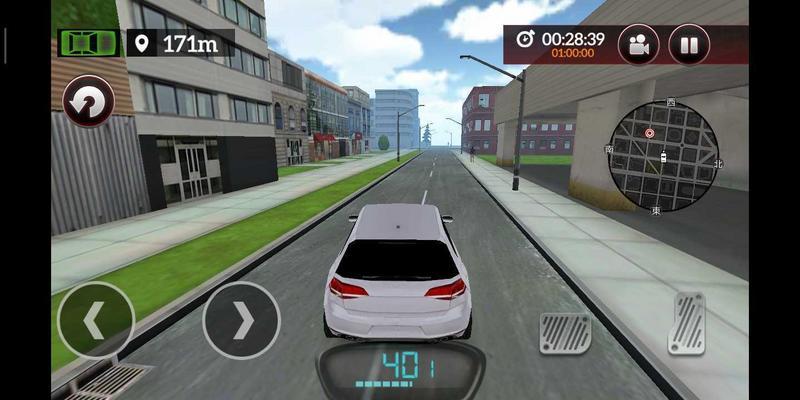Reset the car with the circular arrow button
The image size is (800, 400).
[x=88, y=102]
